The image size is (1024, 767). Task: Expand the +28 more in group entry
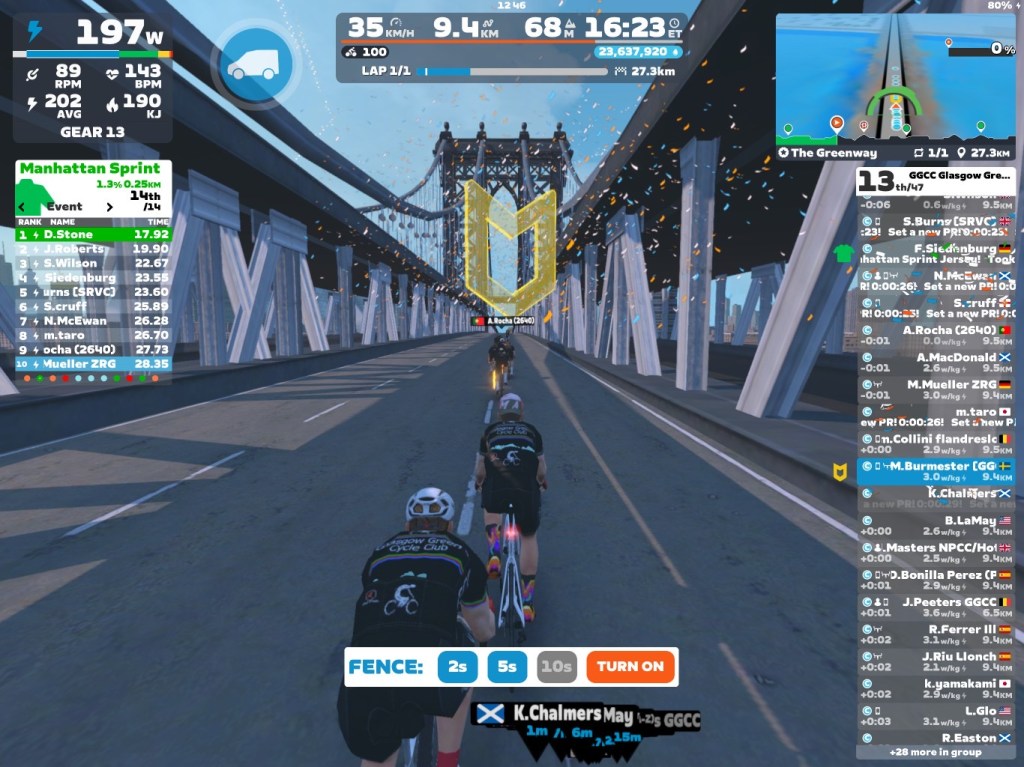coord(935,752)
